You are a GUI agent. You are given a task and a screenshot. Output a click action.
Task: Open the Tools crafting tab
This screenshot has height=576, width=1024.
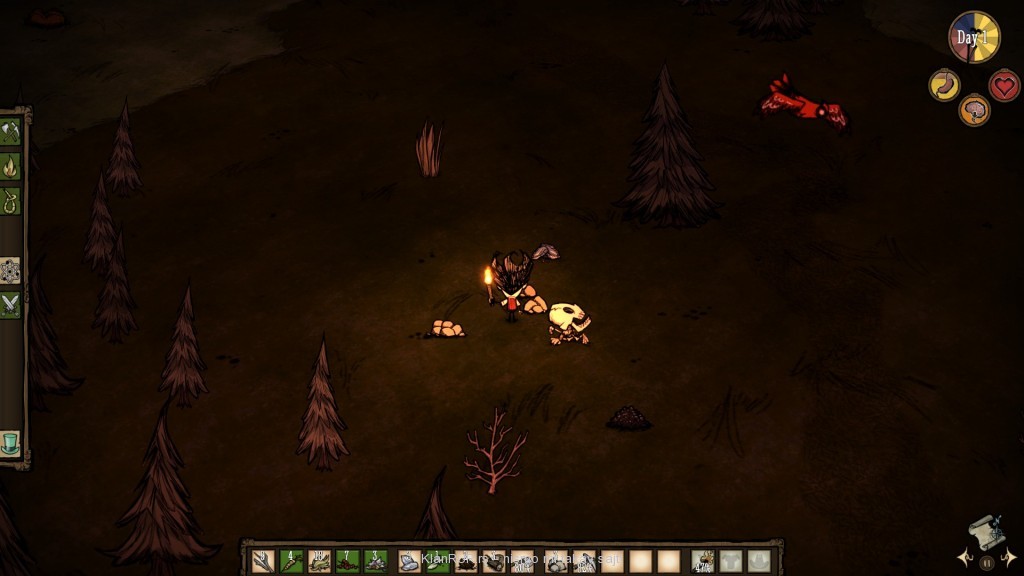(10, 132)
